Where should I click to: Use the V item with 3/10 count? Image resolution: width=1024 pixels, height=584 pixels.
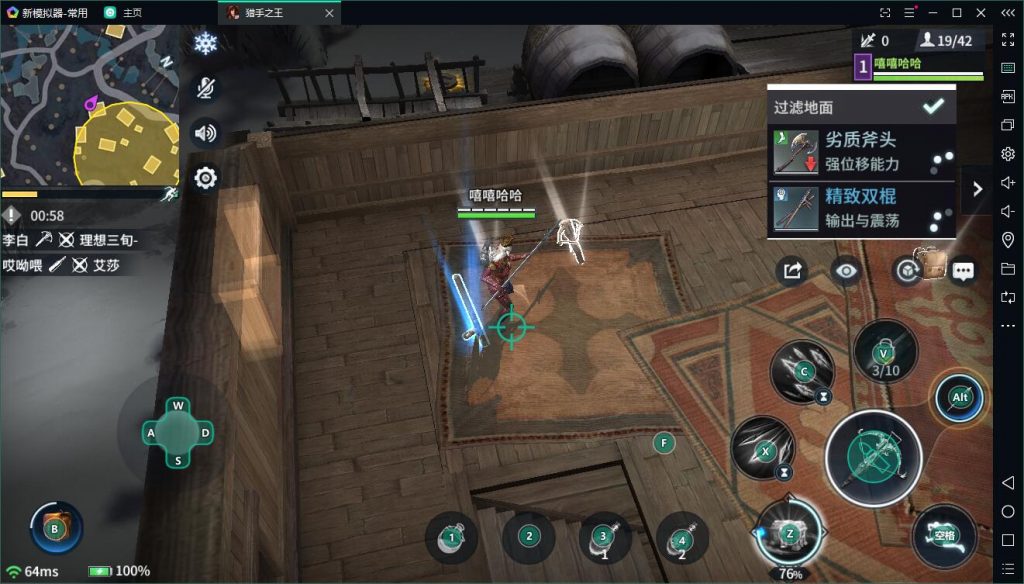pyautogui.click(x=885, y=352)
